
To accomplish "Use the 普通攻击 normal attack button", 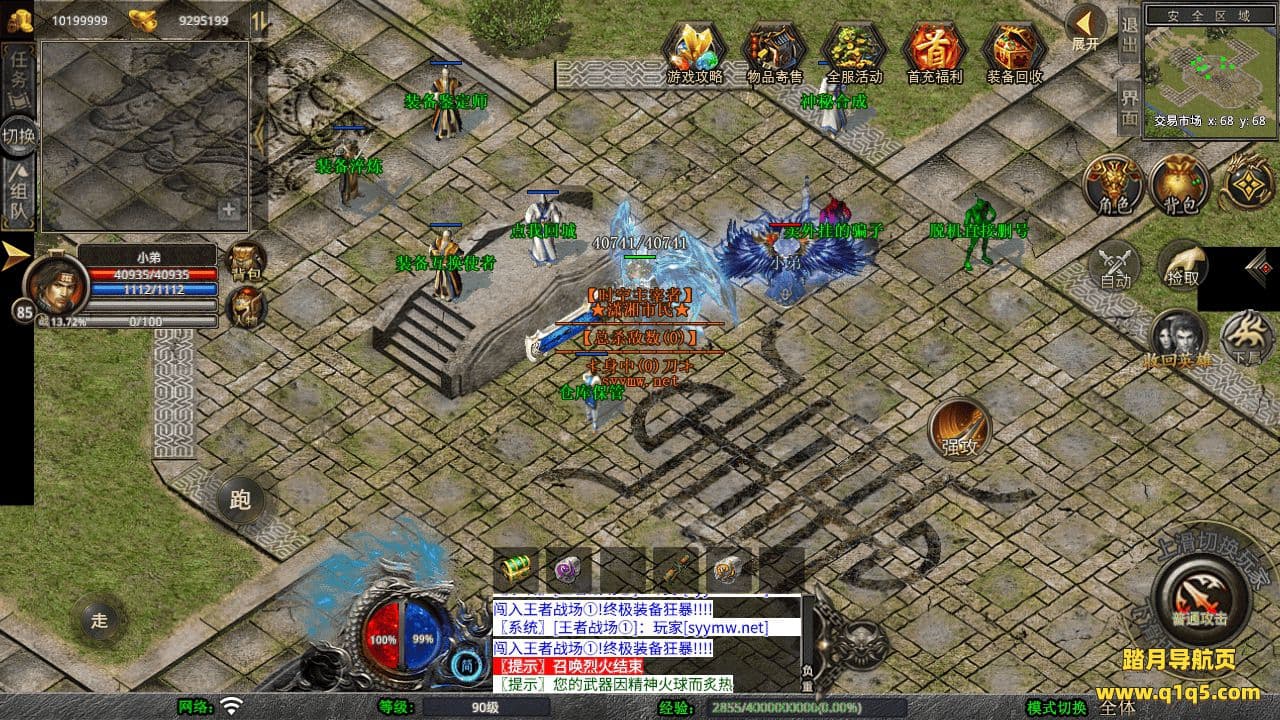I will coord(1199,600).
